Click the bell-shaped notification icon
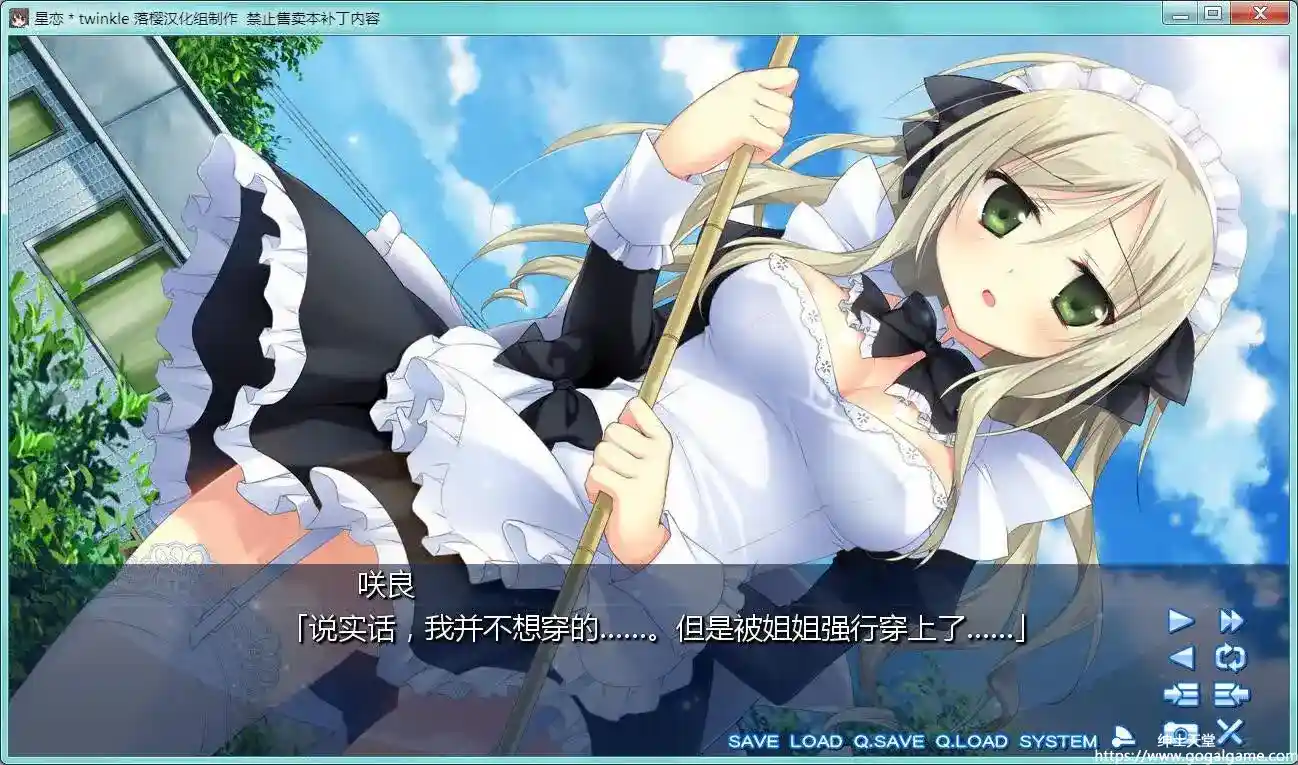1298x765 pixels. 1122,738
